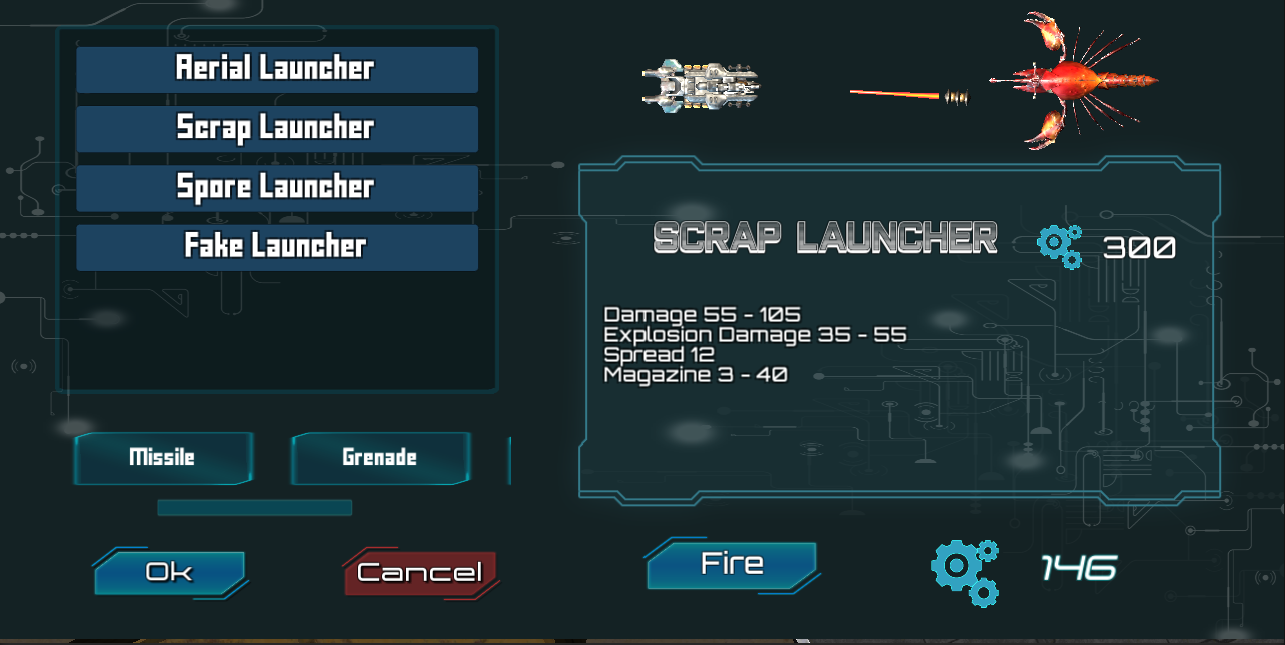Viewport: 1285px width, 645px height.
Task: Click the red Cancel button
Action: click(x=420, y=573)
